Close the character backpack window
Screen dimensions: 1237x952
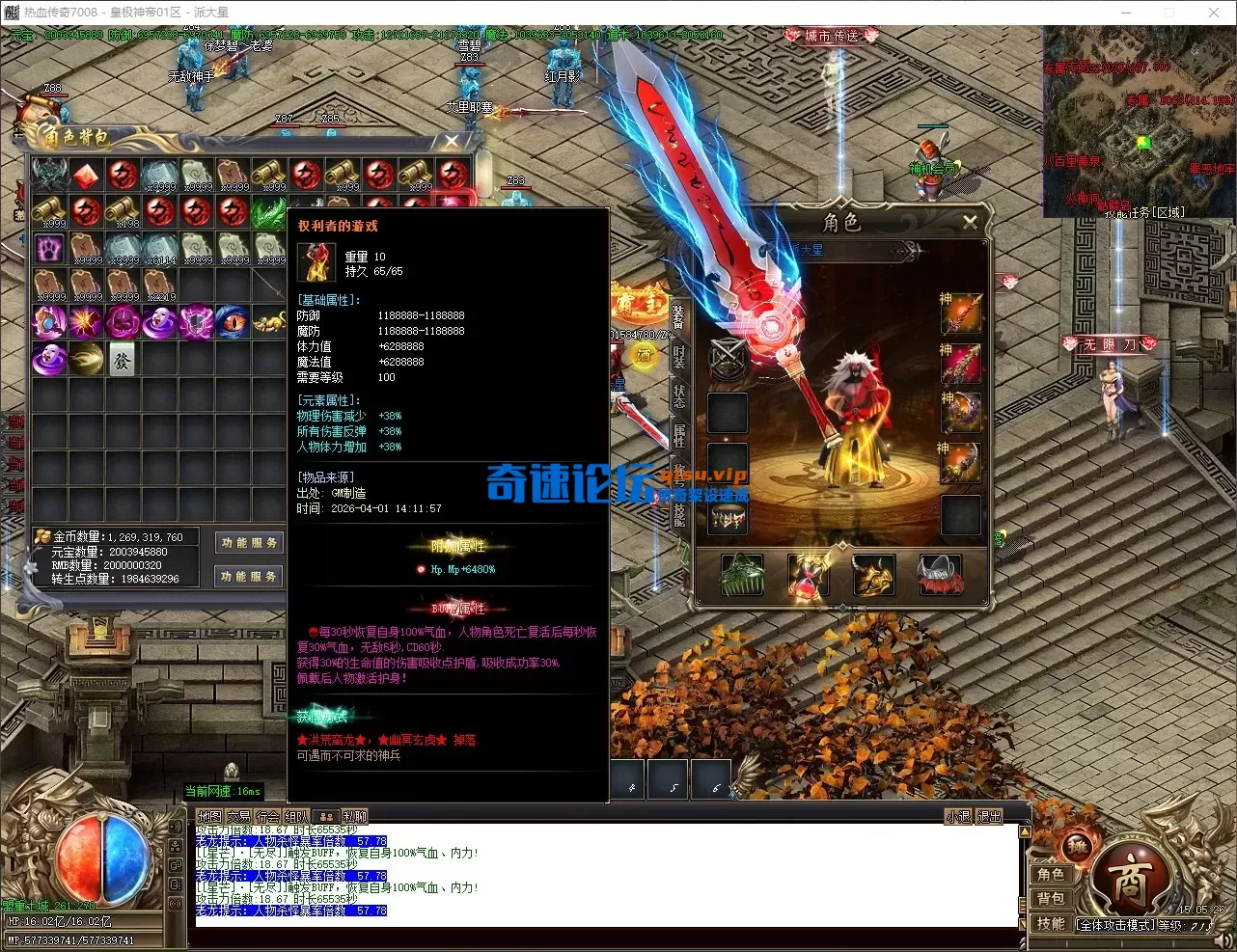click(452, 142)
